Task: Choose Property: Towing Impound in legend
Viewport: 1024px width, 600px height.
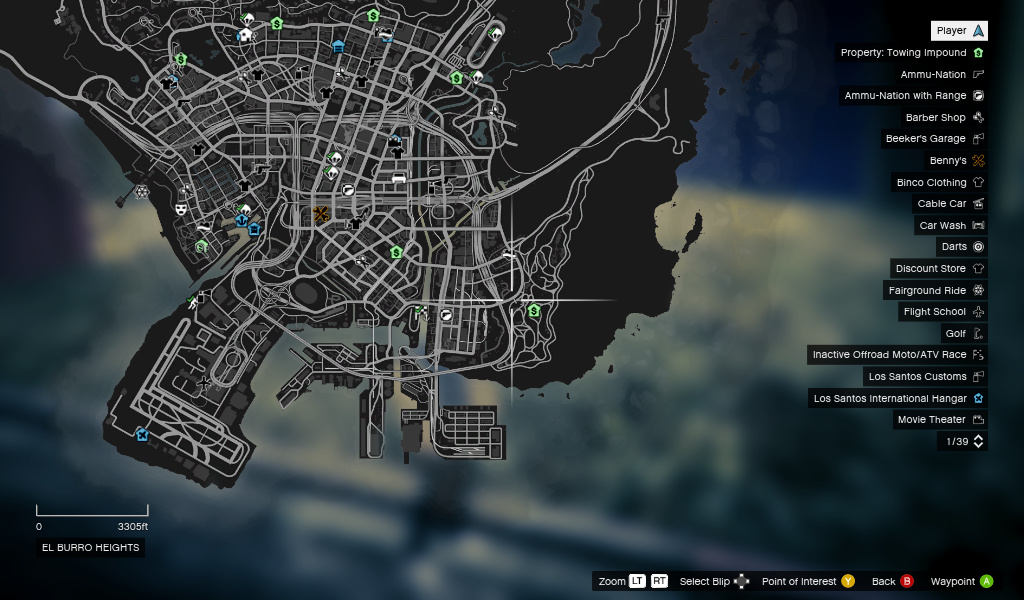Action: coord(911,53)
